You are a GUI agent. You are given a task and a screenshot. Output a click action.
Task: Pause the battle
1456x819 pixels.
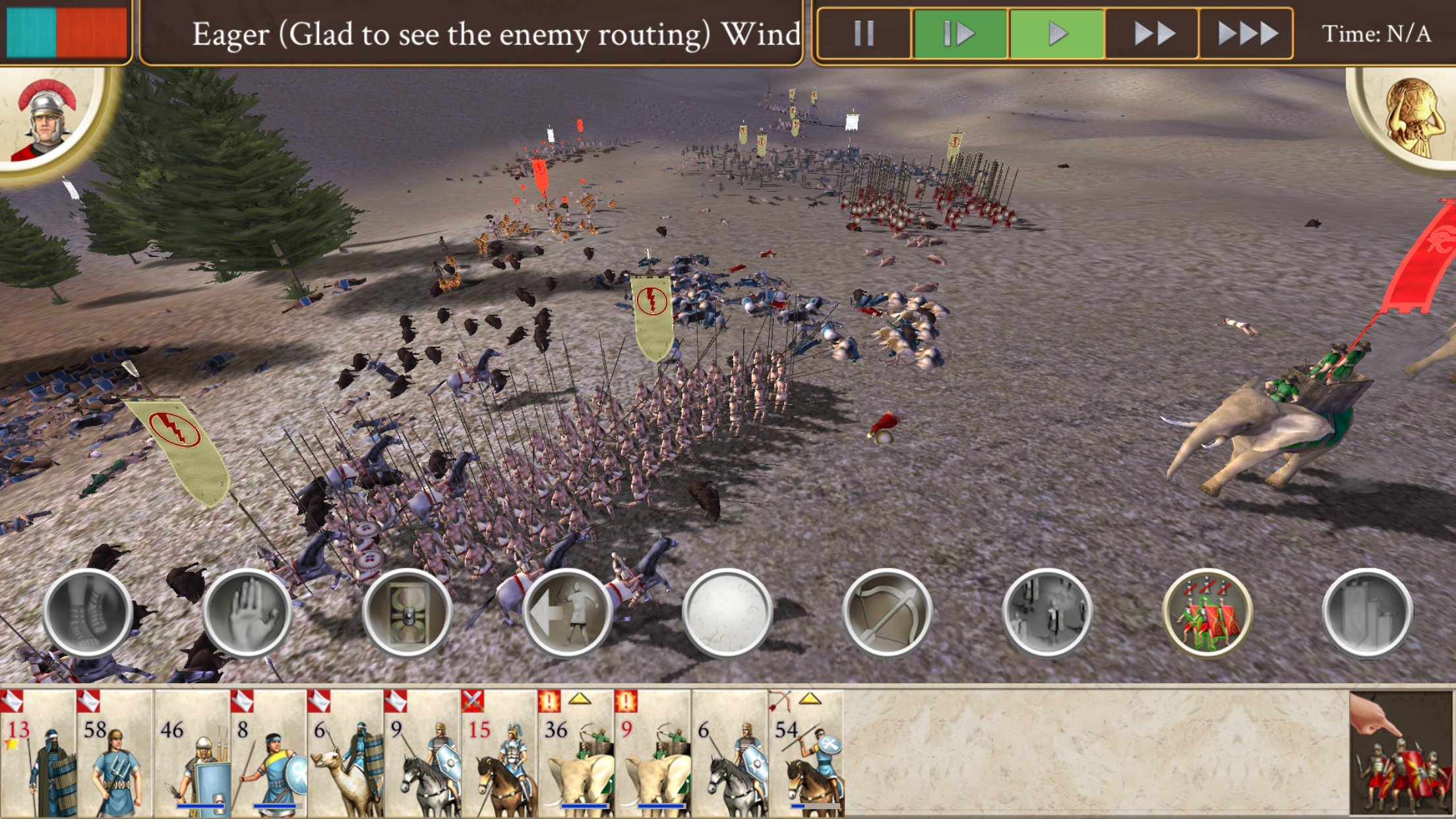tap(864, 33)
